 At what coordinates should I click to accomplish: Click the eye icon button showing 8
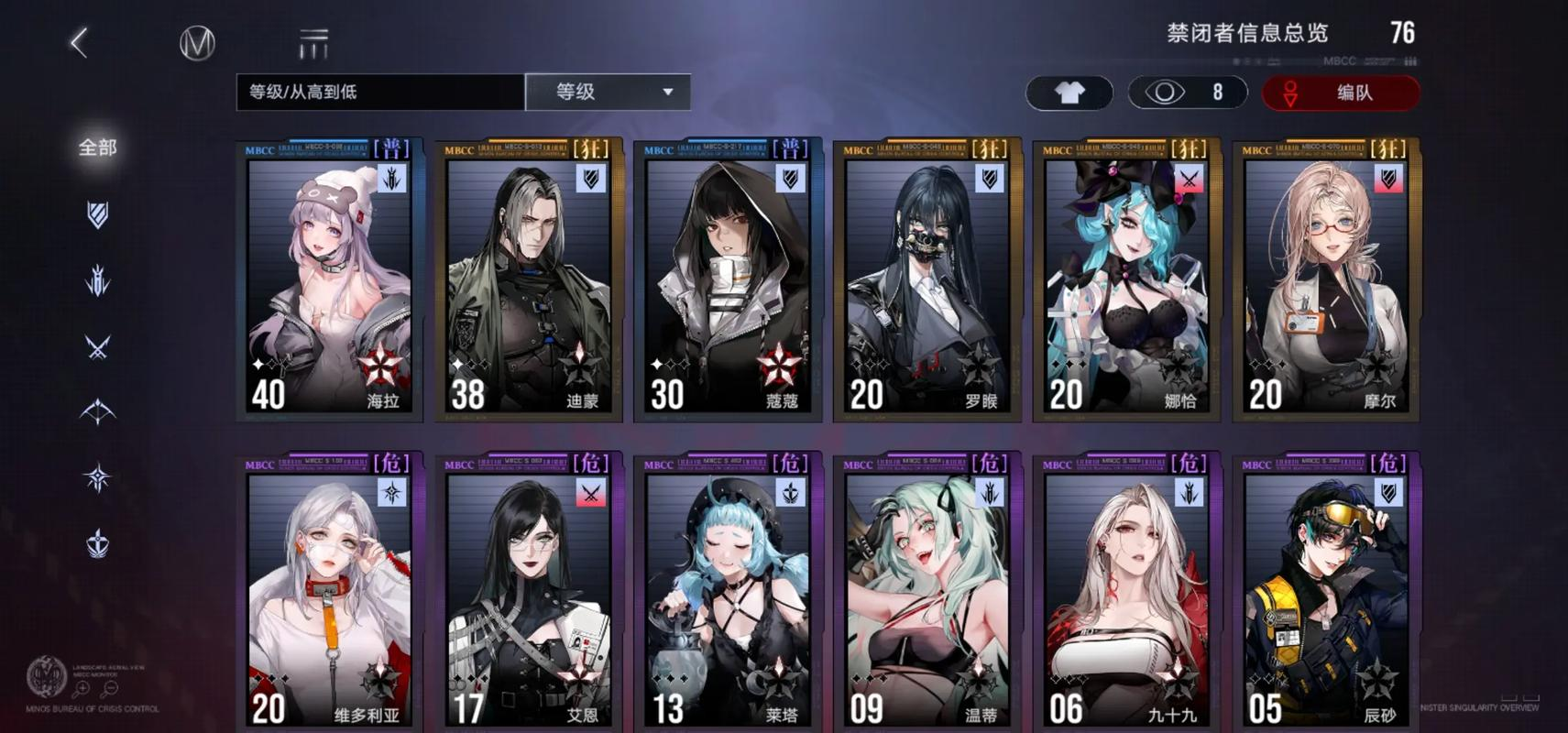point(1187,93)
